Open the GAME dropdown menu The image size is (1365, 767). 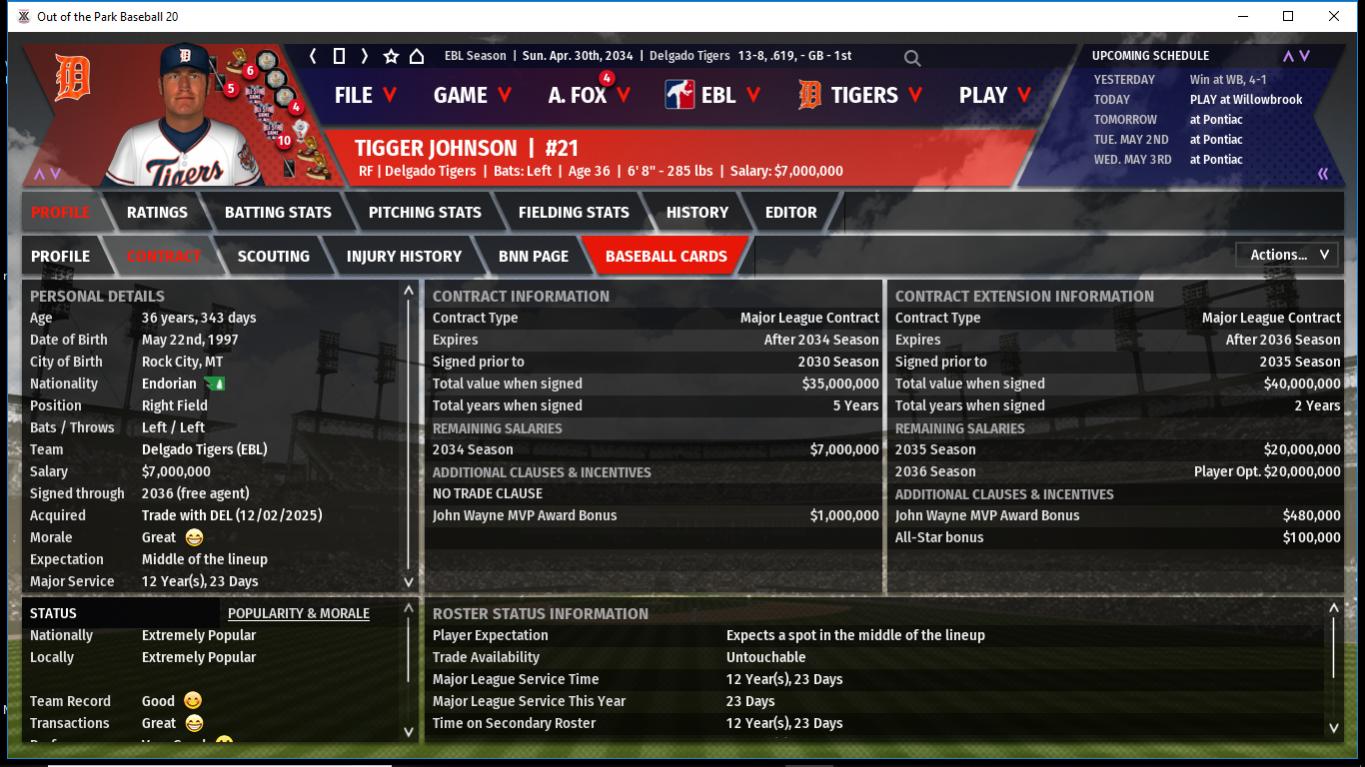[472, 95]
